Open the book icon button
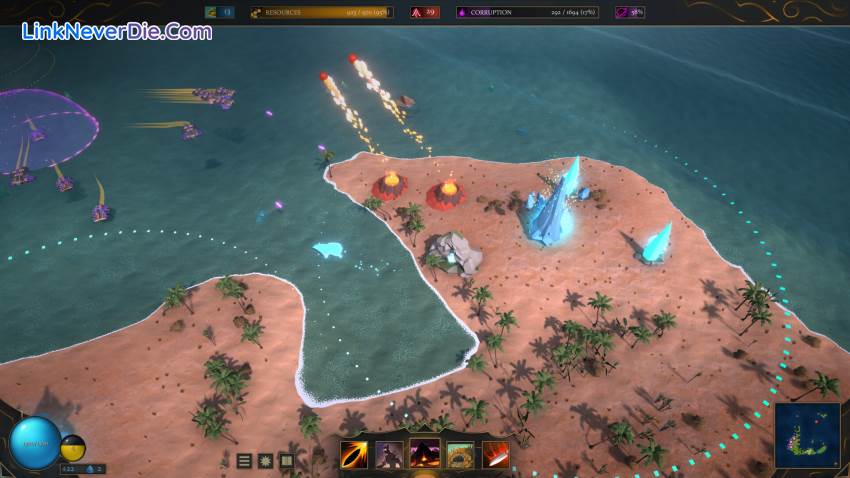The width and height of the screenshot is (850, 478). coord(286,461)
